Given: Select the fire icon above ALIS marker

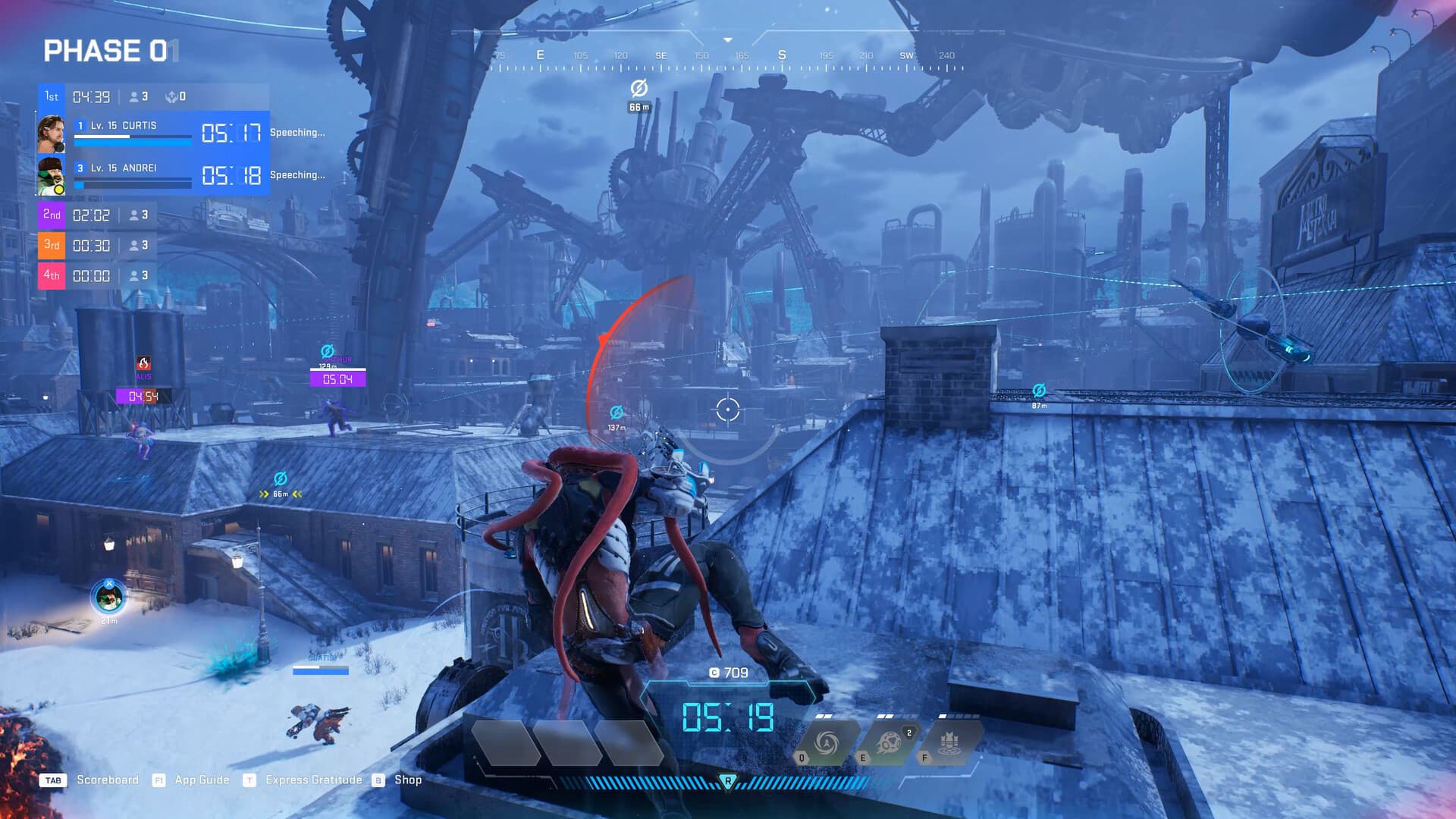Looking at the screenshot, I should click(x=144, y=362).
